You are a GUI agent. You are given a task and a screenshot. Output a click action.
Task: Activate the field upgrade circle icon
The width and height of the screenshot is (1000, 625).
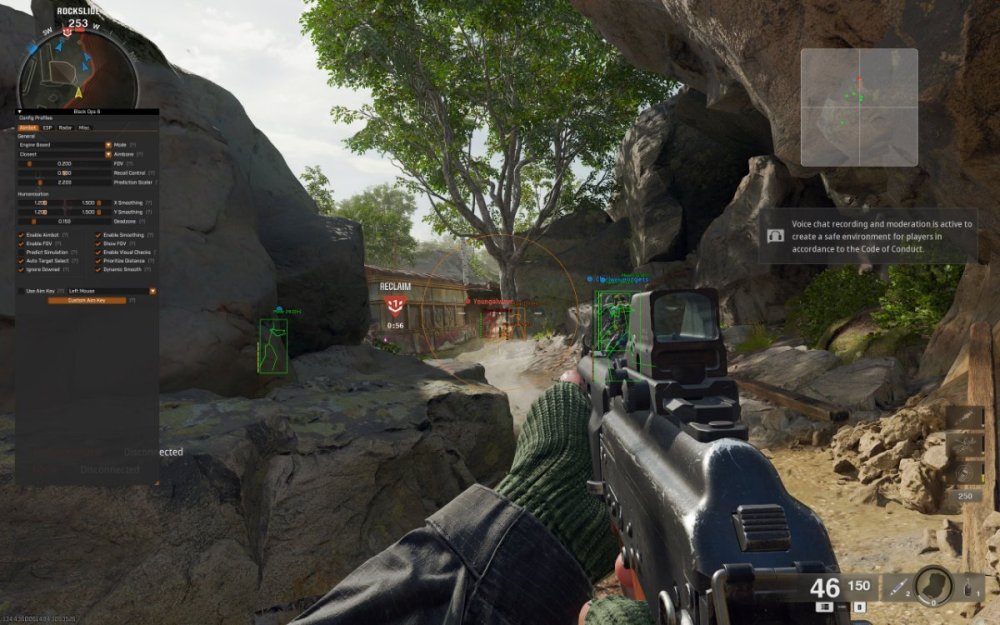[x=933, y=585]
